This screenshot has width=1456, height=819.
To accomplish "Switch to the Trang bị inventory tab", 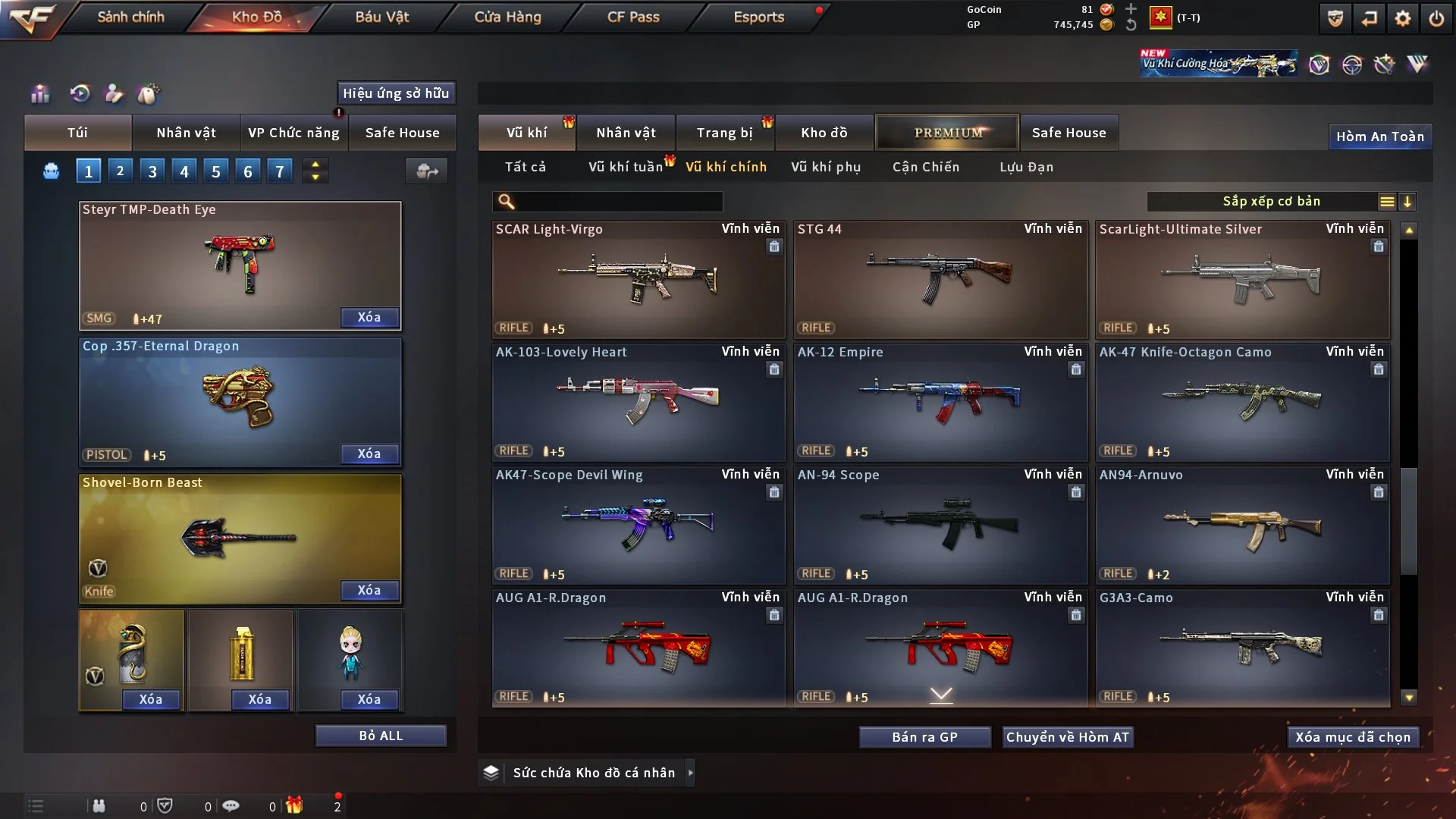I will [x=724, y=133].
